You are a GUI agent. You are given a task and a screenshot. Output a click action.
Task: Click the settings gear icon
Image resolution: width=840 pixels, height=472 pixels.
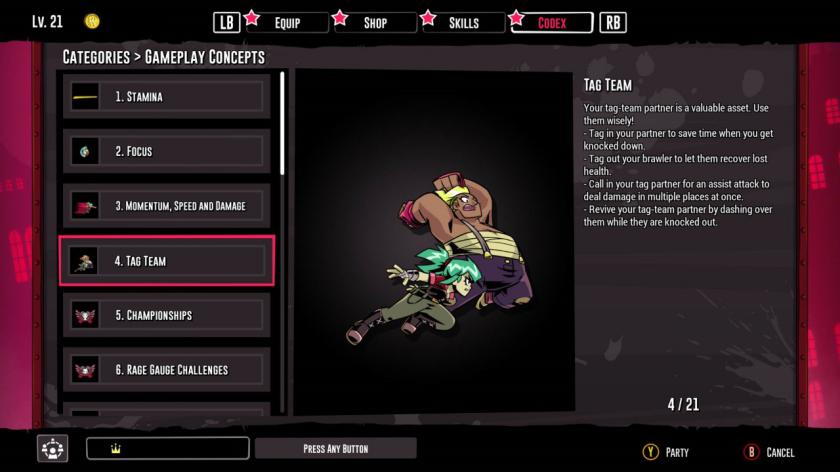point(52,449)
